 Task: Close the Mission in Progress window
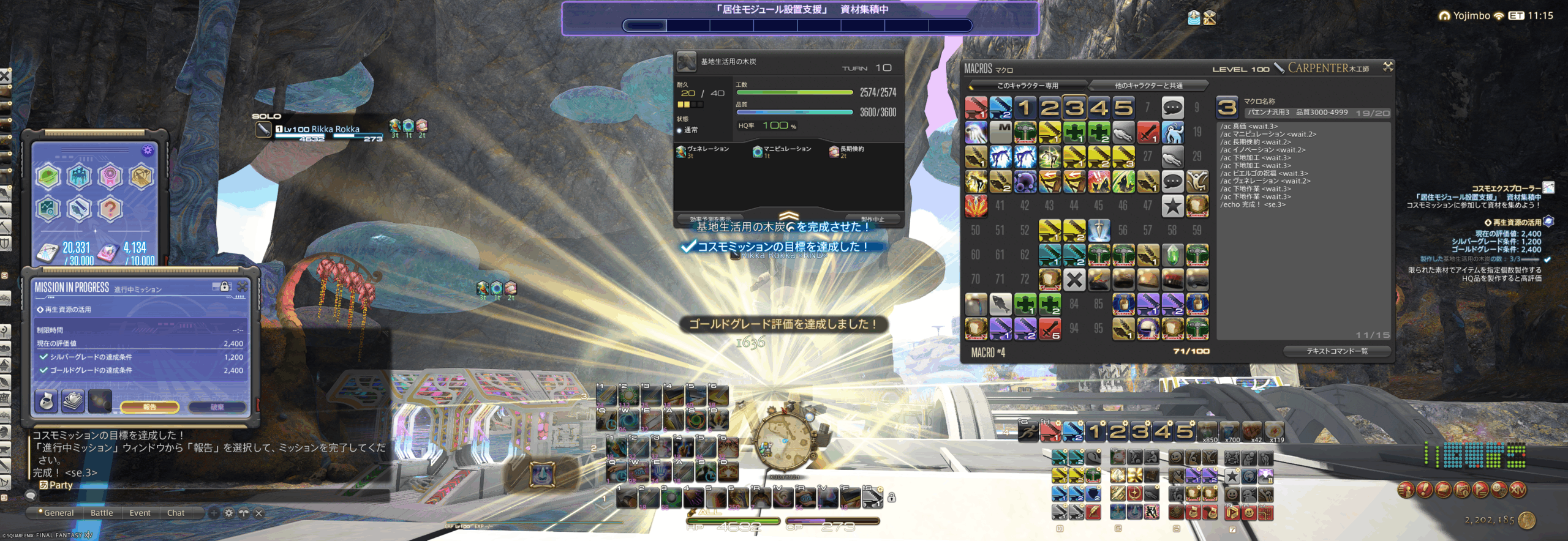[243, 286]
